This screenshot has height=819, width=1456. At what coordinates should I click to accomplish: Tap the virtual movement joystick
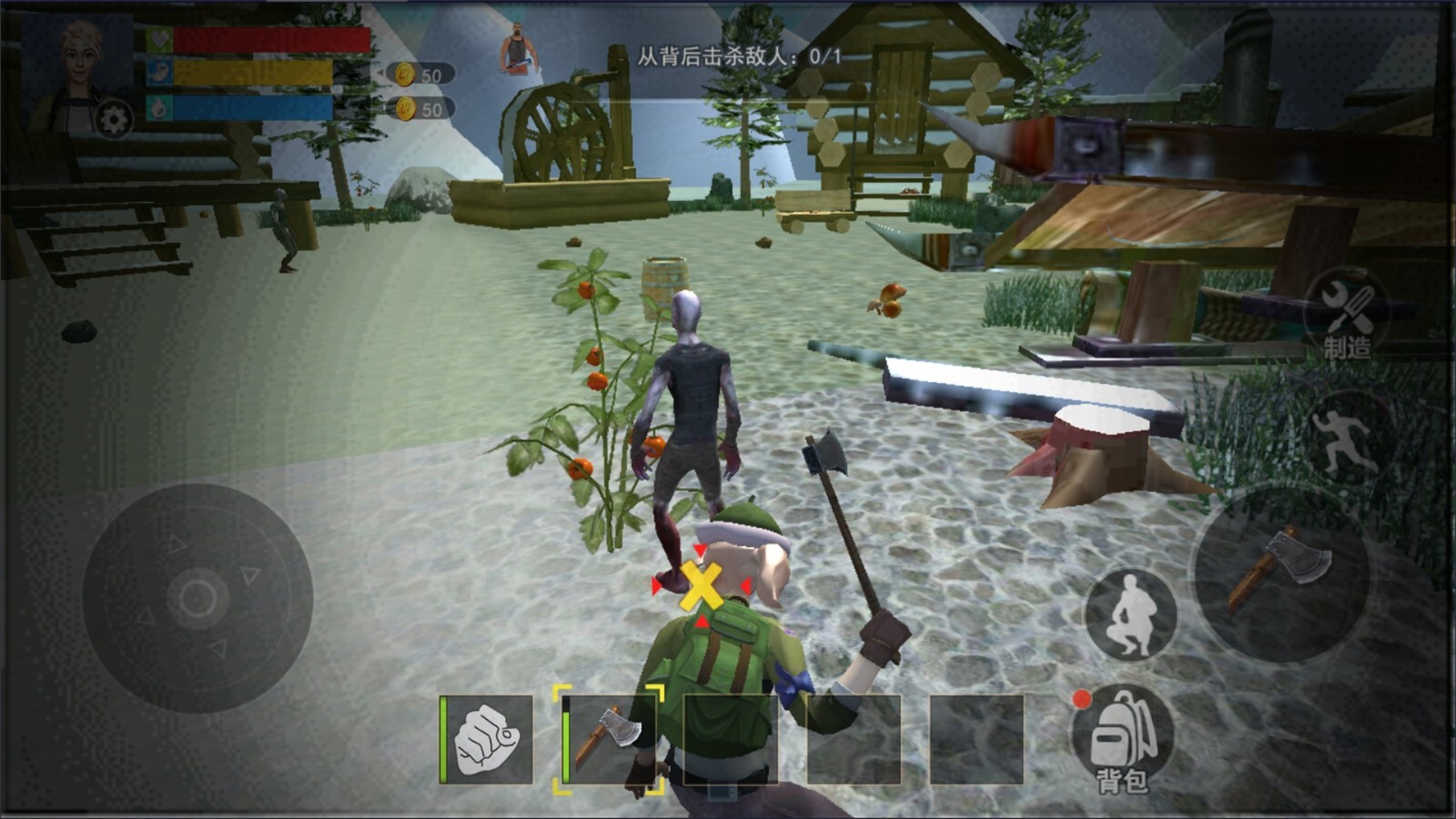click(x=197, y=599)
